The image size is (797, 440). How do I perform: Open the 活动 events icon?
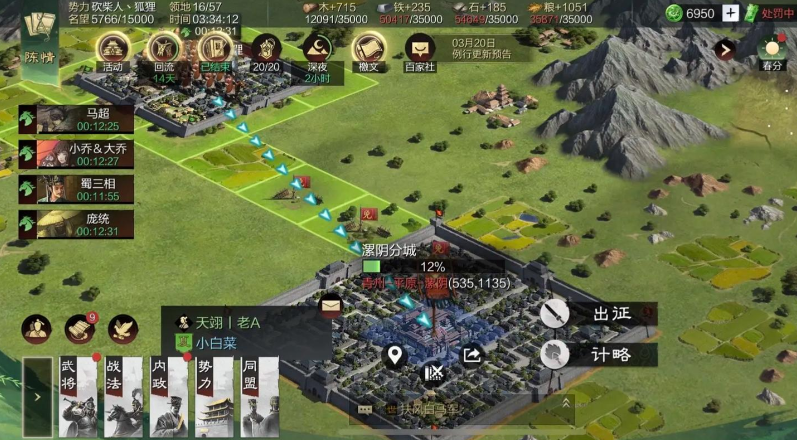[112, 50]
